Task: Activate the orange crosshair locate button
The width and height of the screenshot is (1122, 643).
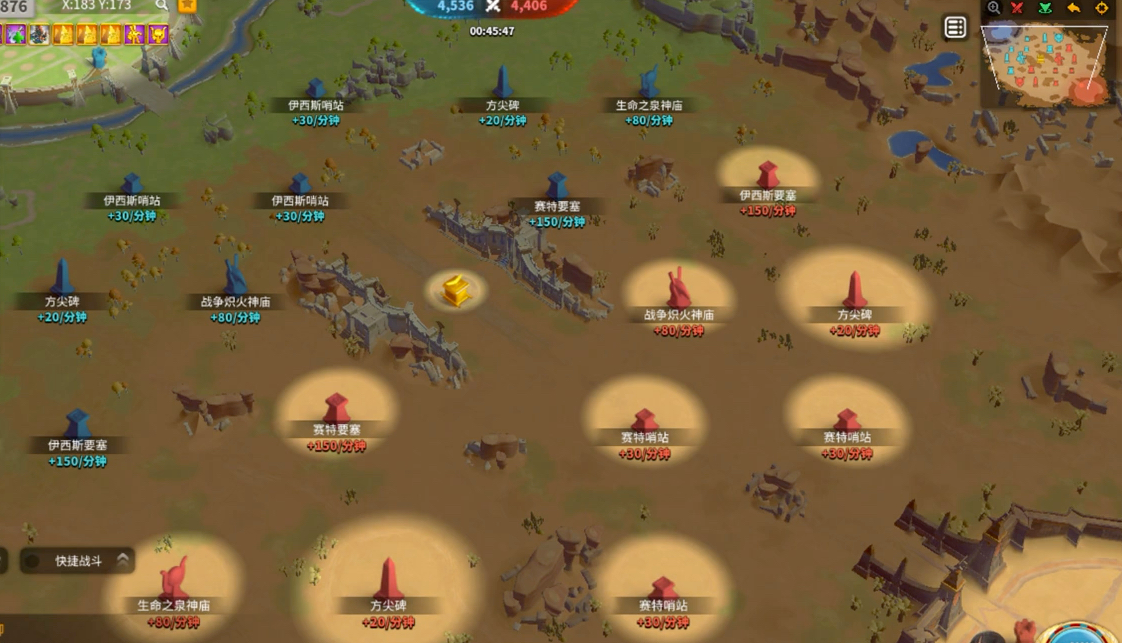Action: click(x=1102, y=8)
